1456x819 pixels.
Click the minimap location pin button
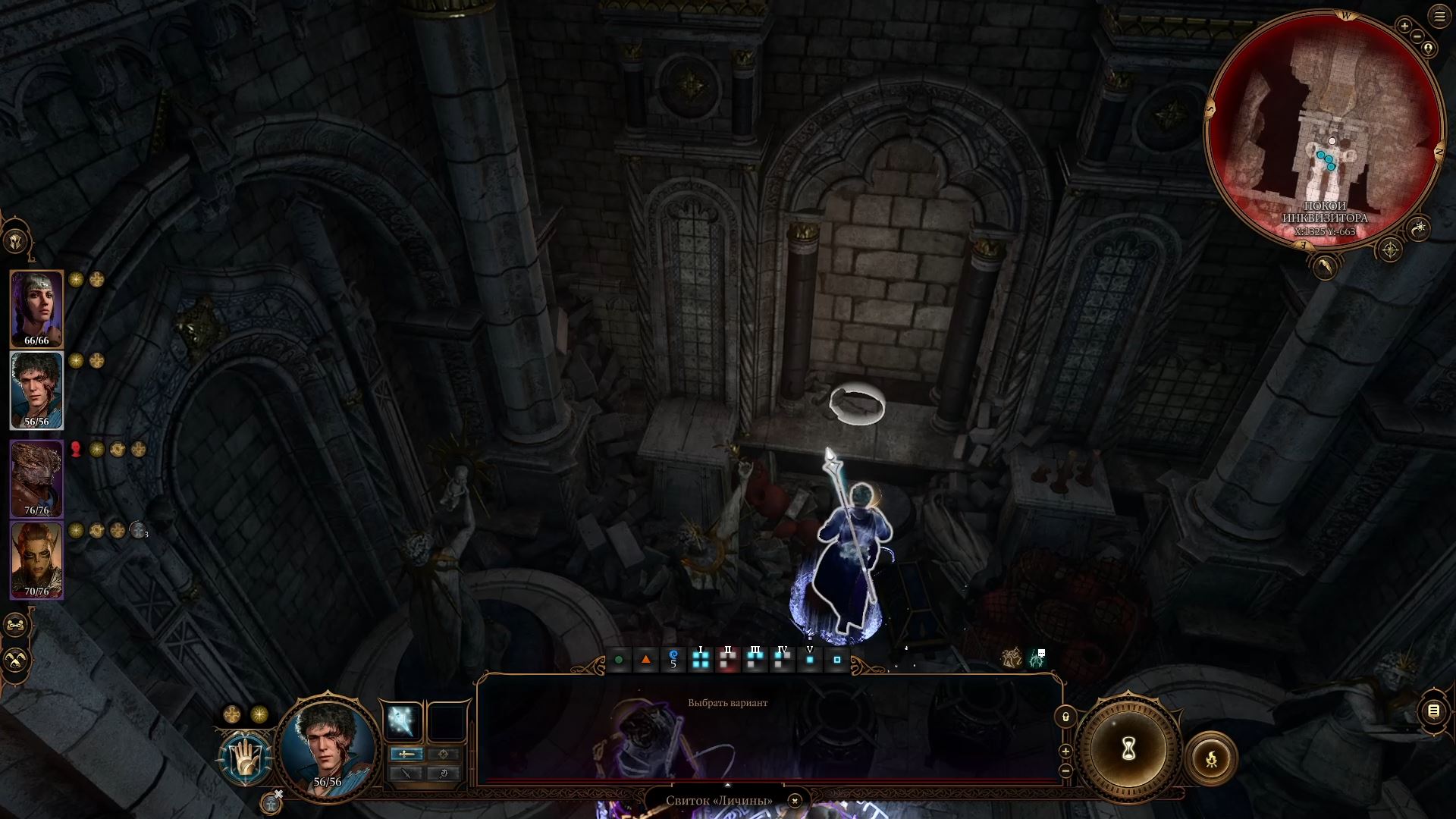point(1429,49)
